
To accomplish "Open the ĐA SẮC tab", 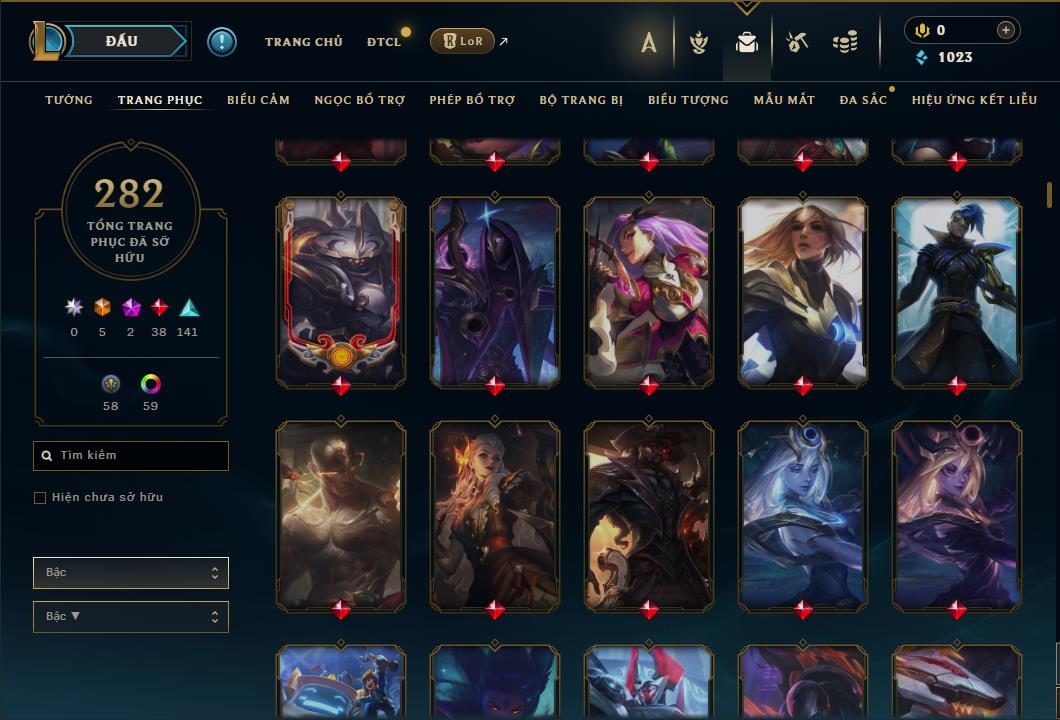I will point(863,100).
